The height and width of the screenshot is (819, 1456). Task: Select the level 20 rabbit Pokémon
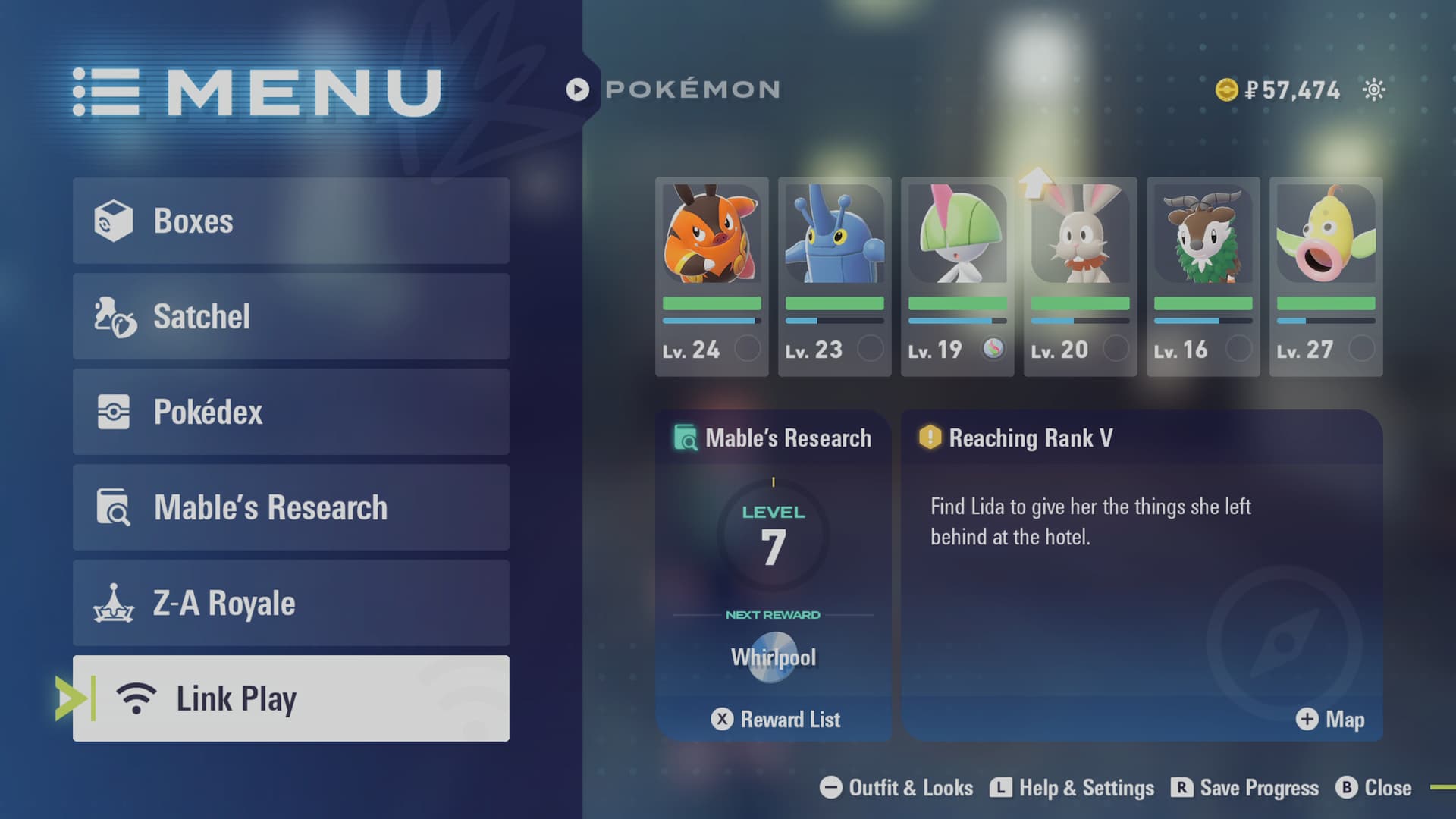coord(1080,277)
